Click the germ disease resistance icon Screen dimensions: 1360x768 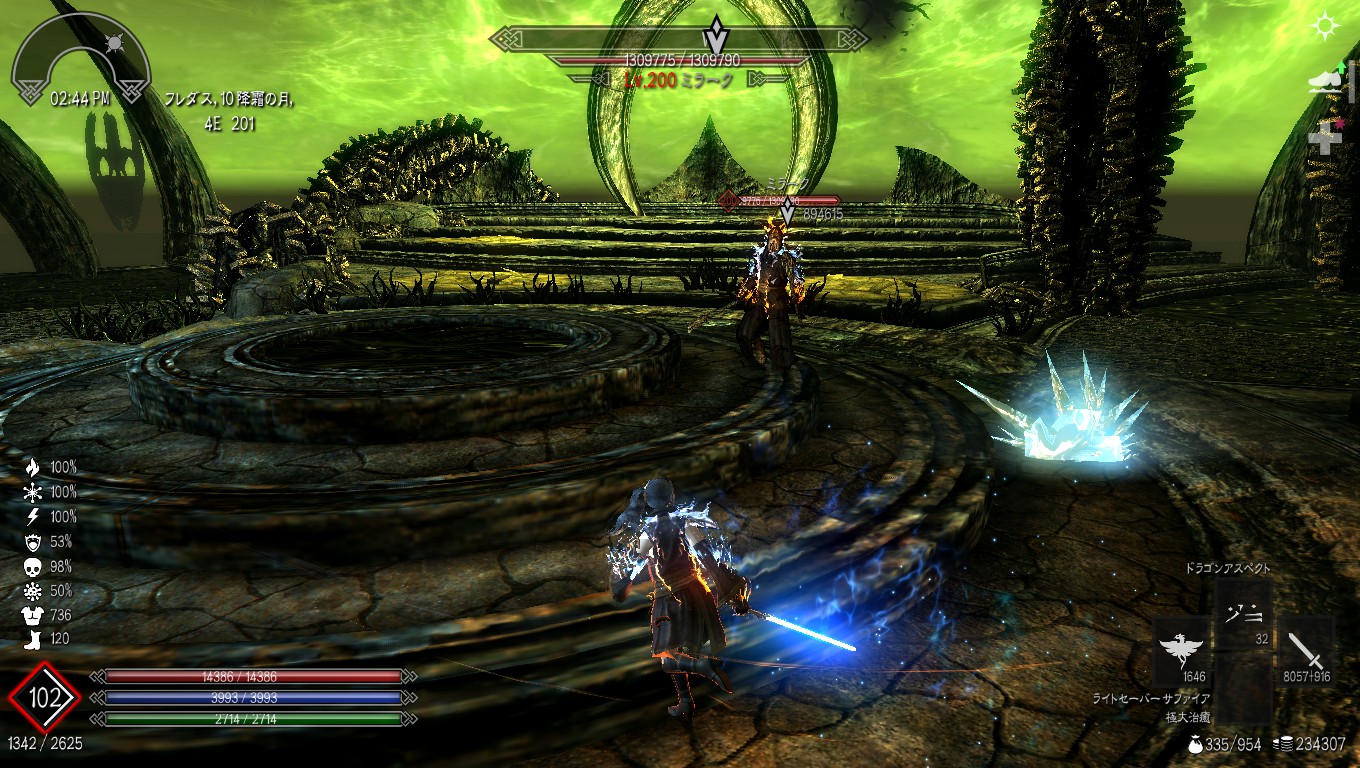tap(33, 591)
